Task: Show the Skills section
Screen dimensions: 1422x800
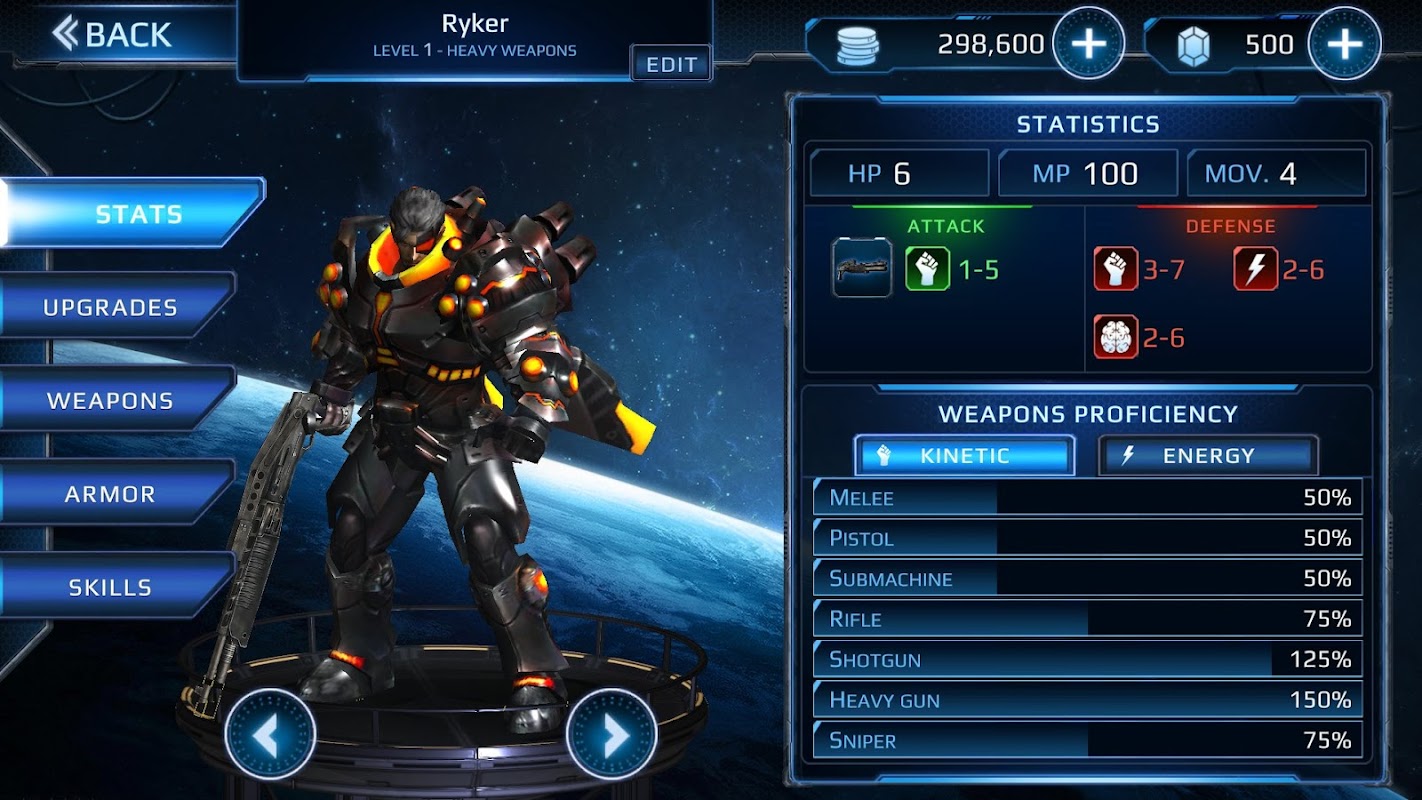Action: point(113,587)
